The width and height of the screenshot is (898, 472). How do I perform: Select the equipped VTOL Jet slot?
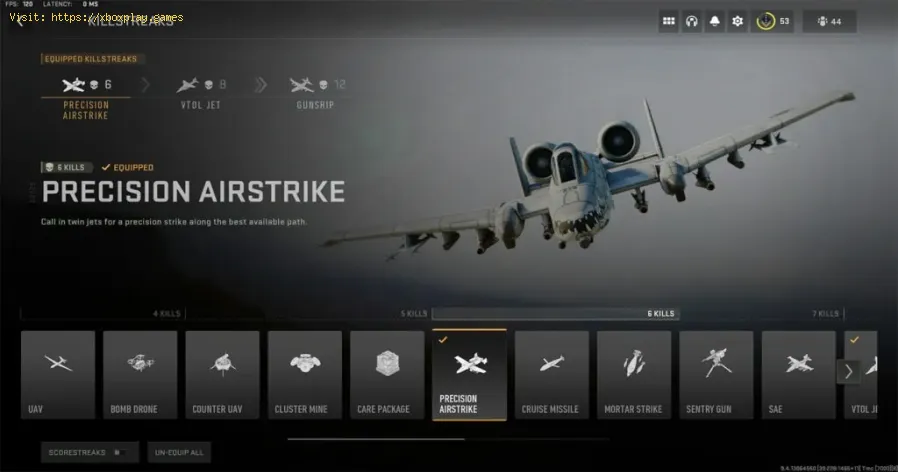point(200,94)
